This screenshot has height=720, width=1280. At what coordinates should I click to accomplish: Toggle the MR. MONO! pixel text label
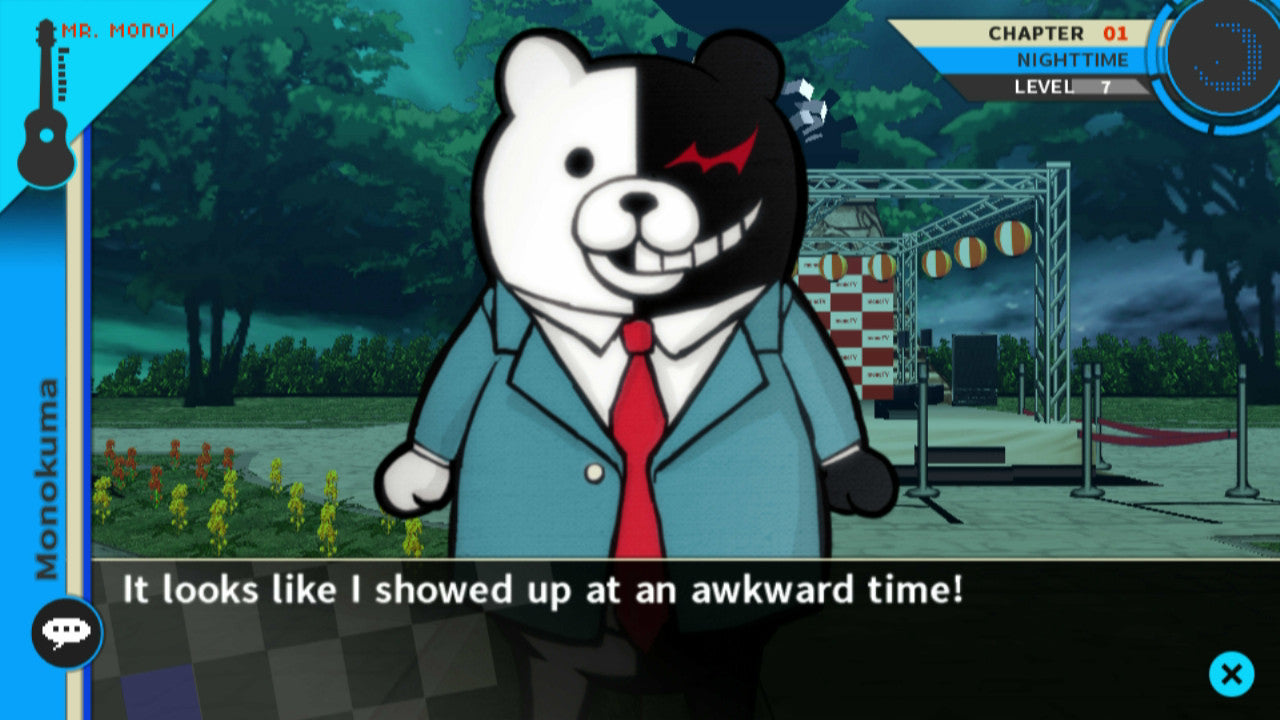click(x=115, y=30)
